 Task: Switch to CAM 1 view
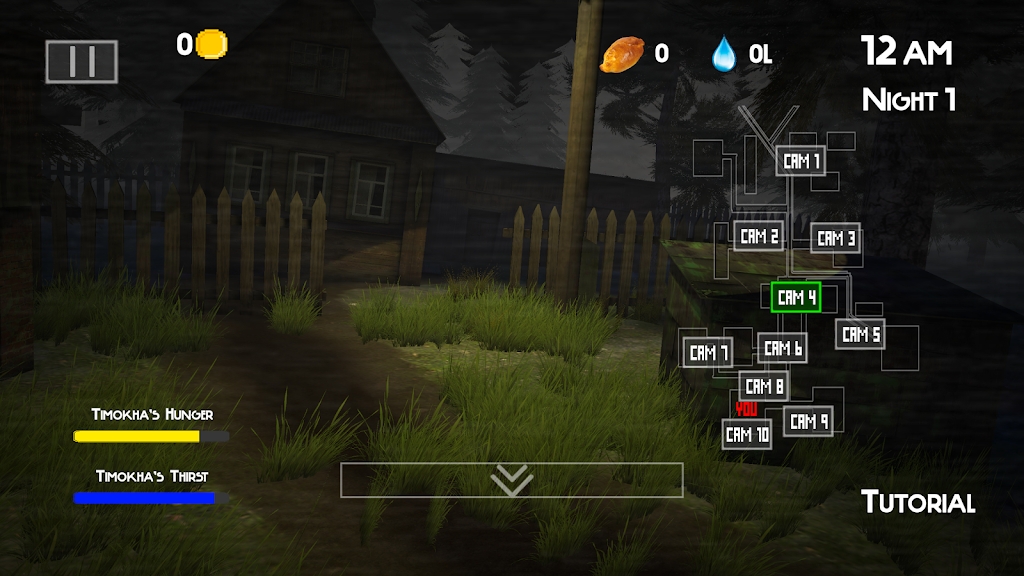pyautogui.click(x=801, y=161)
